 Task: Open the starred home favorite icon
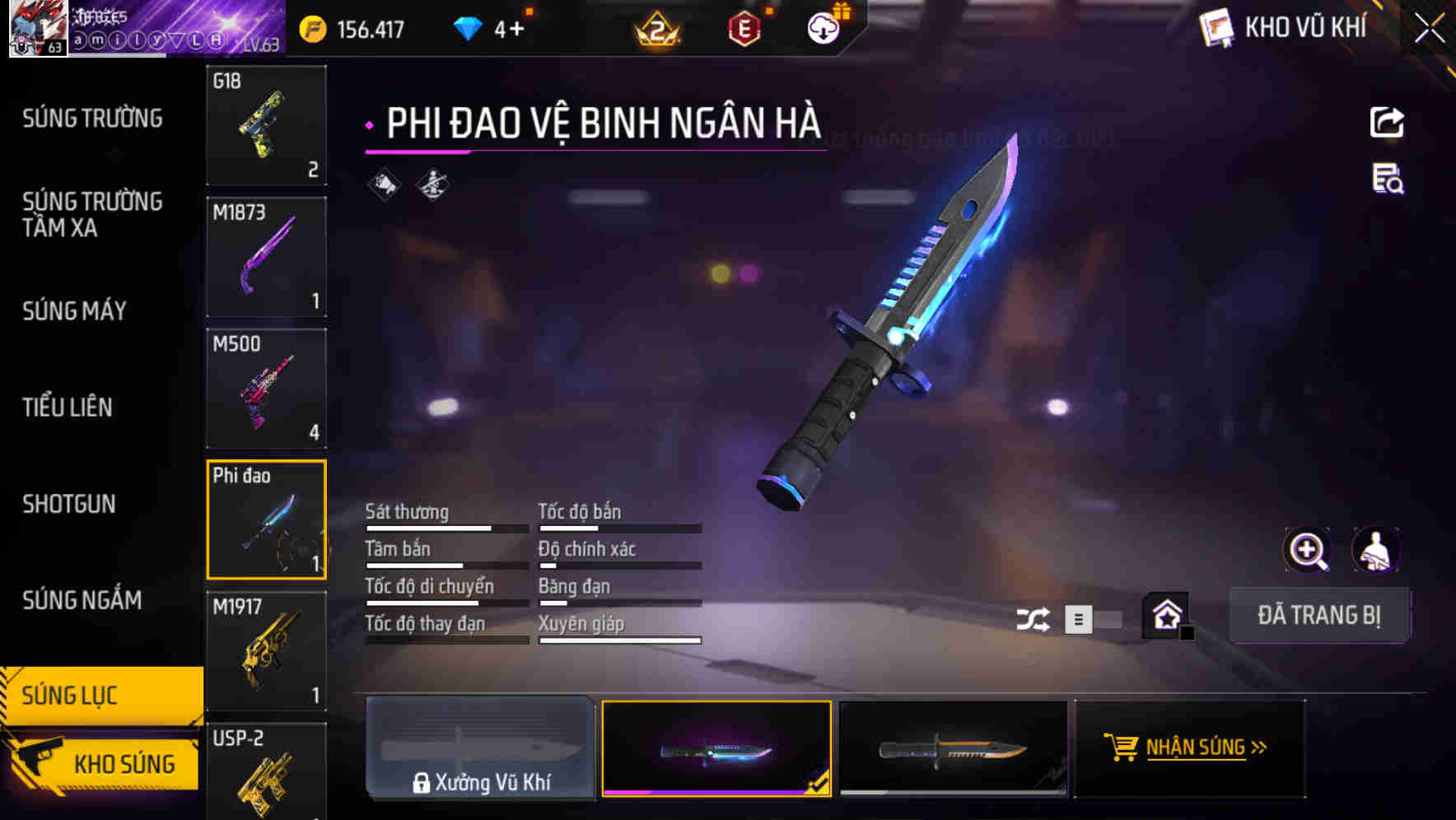point(1166,614)
